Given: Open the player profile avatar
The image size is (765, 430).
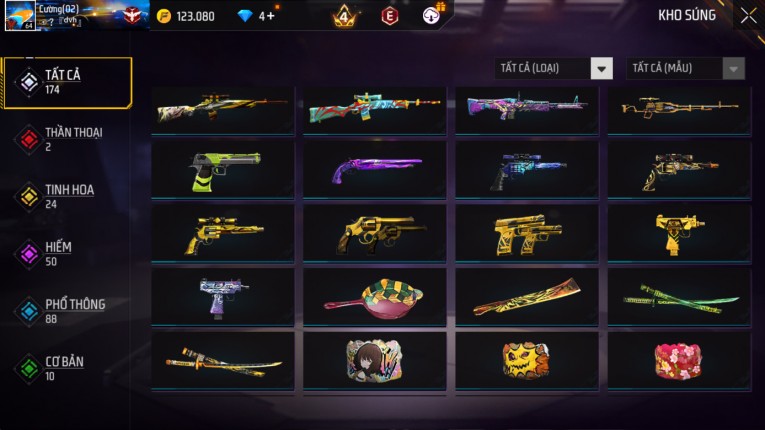Looking at the screenshot, I should (x=20, y=15).
